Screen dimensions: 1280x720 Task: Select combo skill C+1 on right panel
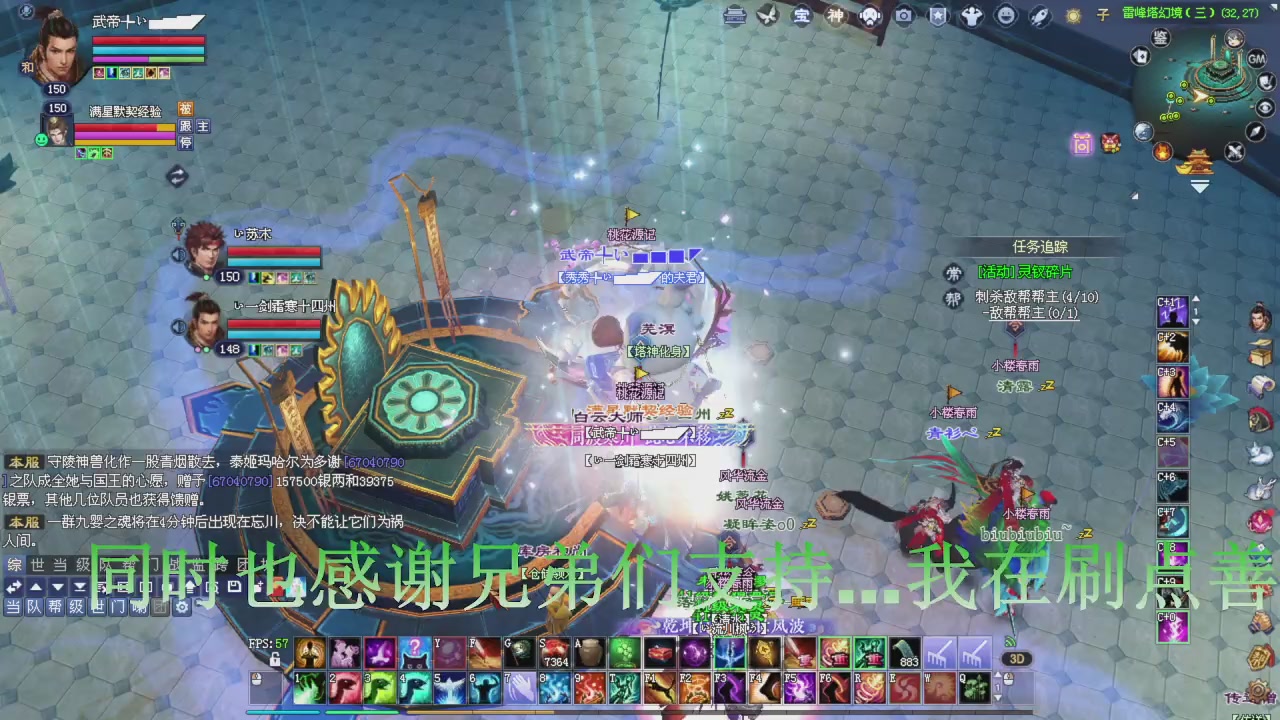pyautogui.click(x=1171, y=311)
